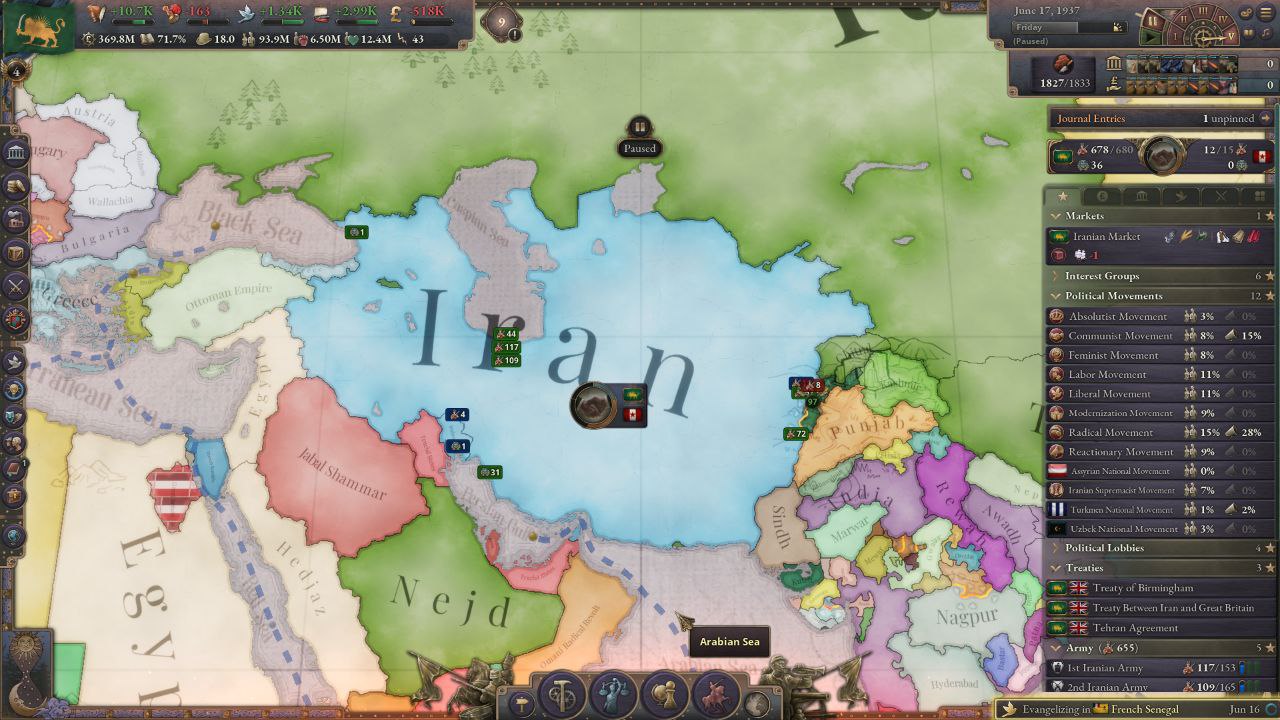Open the Iranian Market entry
This screenshot has width=1280, height=720.
tap(1106, 237)
